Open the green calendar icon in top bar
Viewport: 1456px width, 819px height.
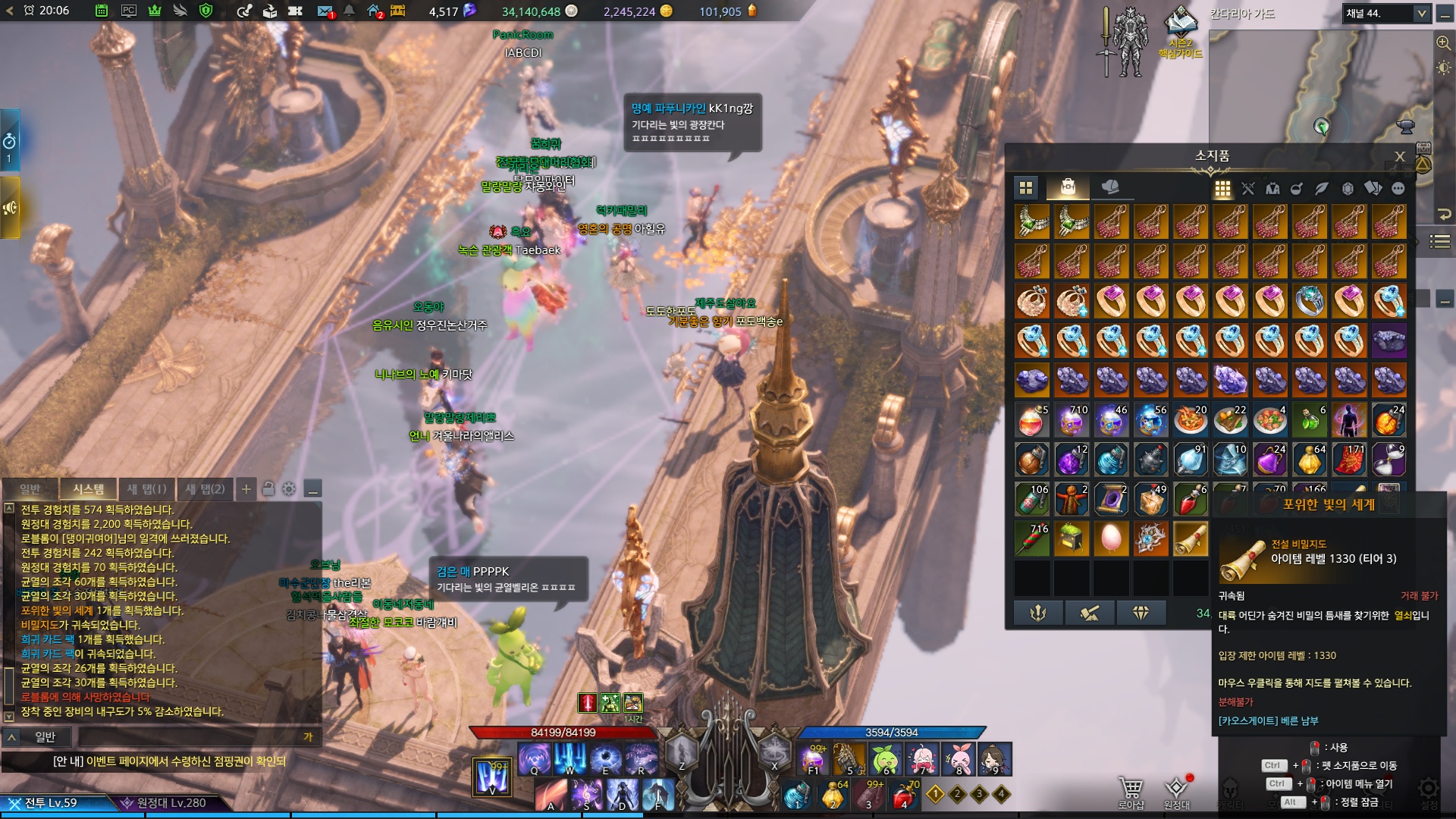click(x=102, y=11)
